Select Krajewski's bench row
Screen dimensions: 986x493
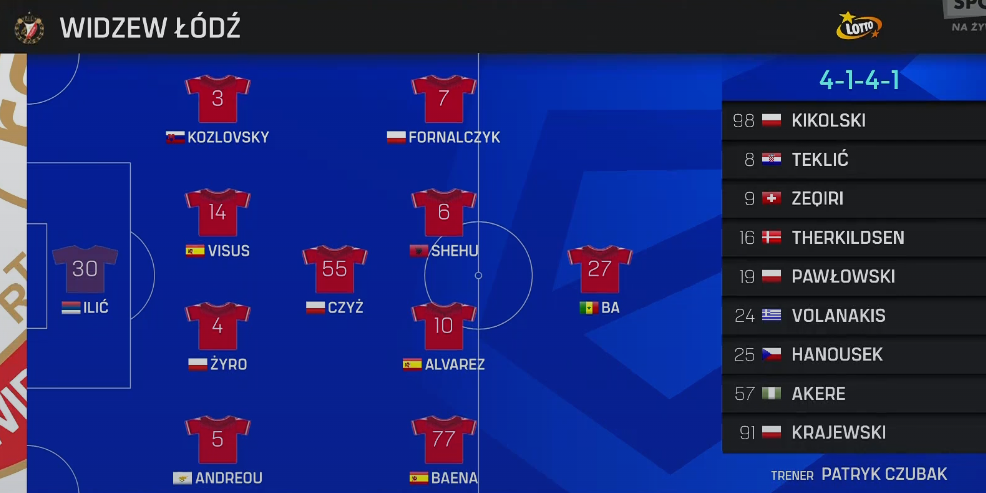coord(853,433)
